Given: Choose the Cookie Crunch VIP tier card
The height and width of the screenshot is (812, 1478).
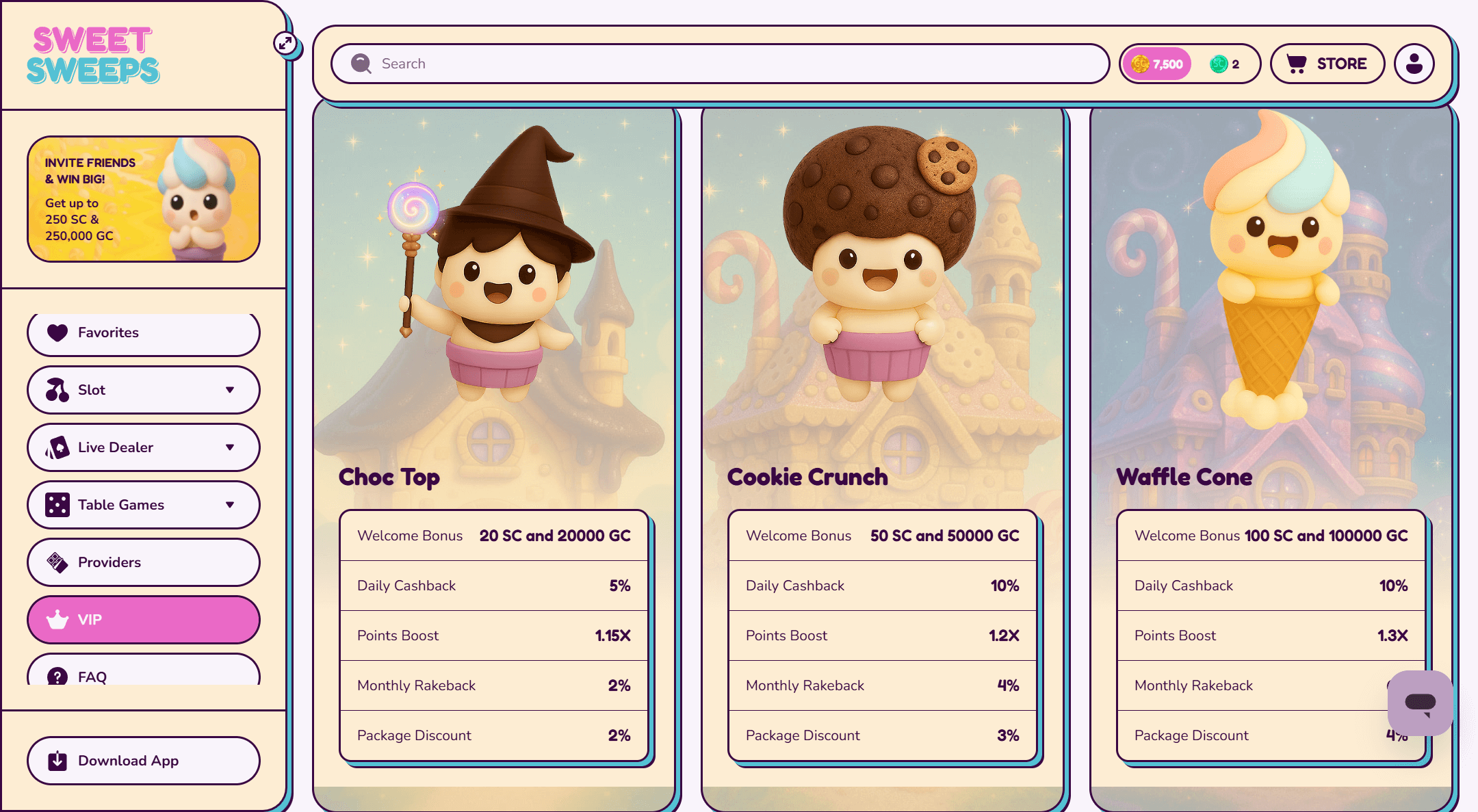Looking at the screenshot, I should click(882, 308).
